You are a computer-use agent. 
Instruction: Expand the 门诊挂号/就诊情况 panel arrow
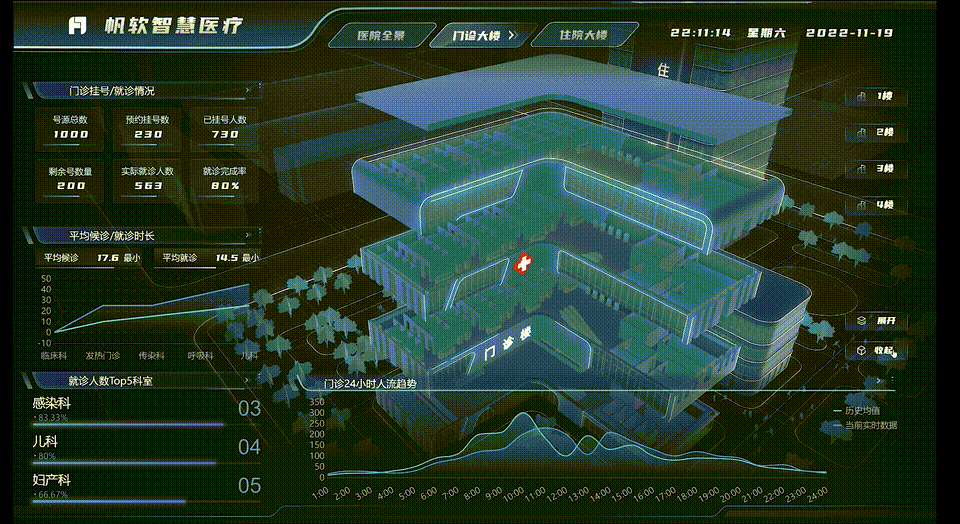pos(247,91)
